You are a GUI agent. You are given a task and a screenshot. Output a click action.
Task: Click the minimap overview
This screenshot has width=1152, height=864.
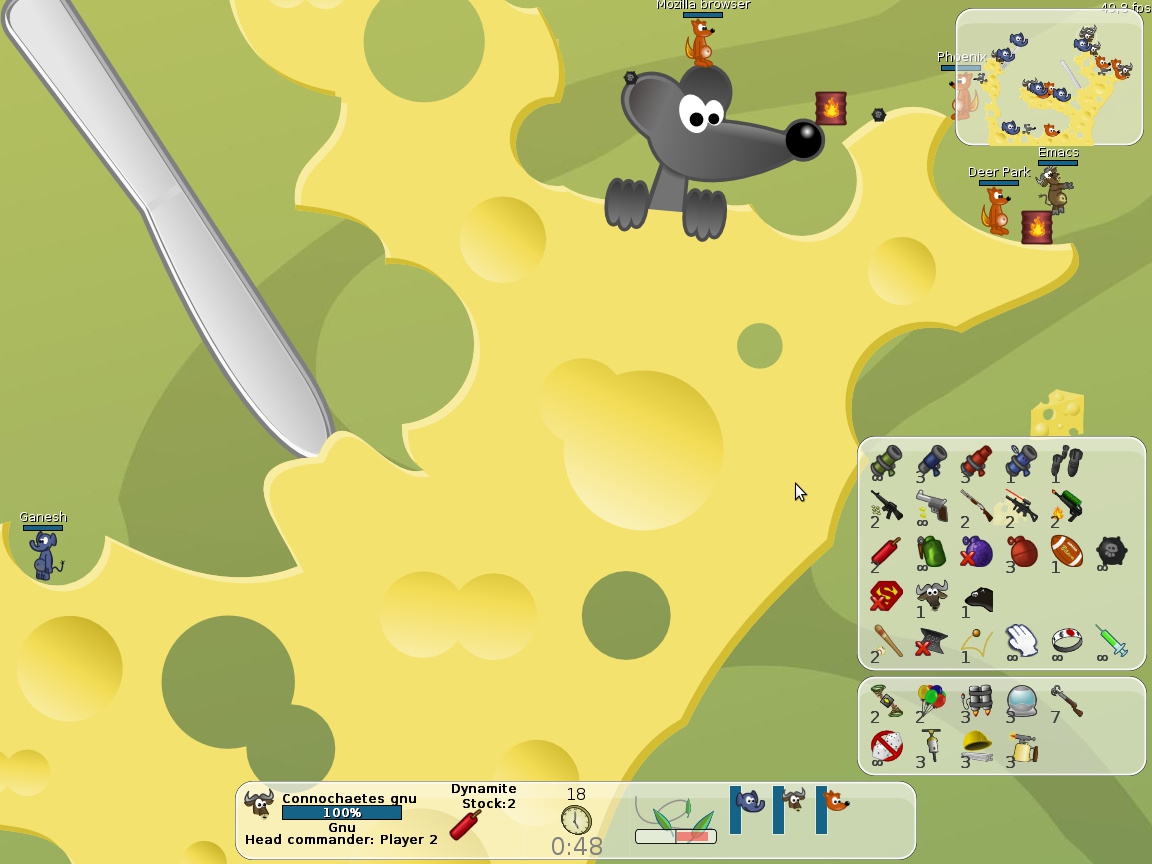click(1049, 77)
